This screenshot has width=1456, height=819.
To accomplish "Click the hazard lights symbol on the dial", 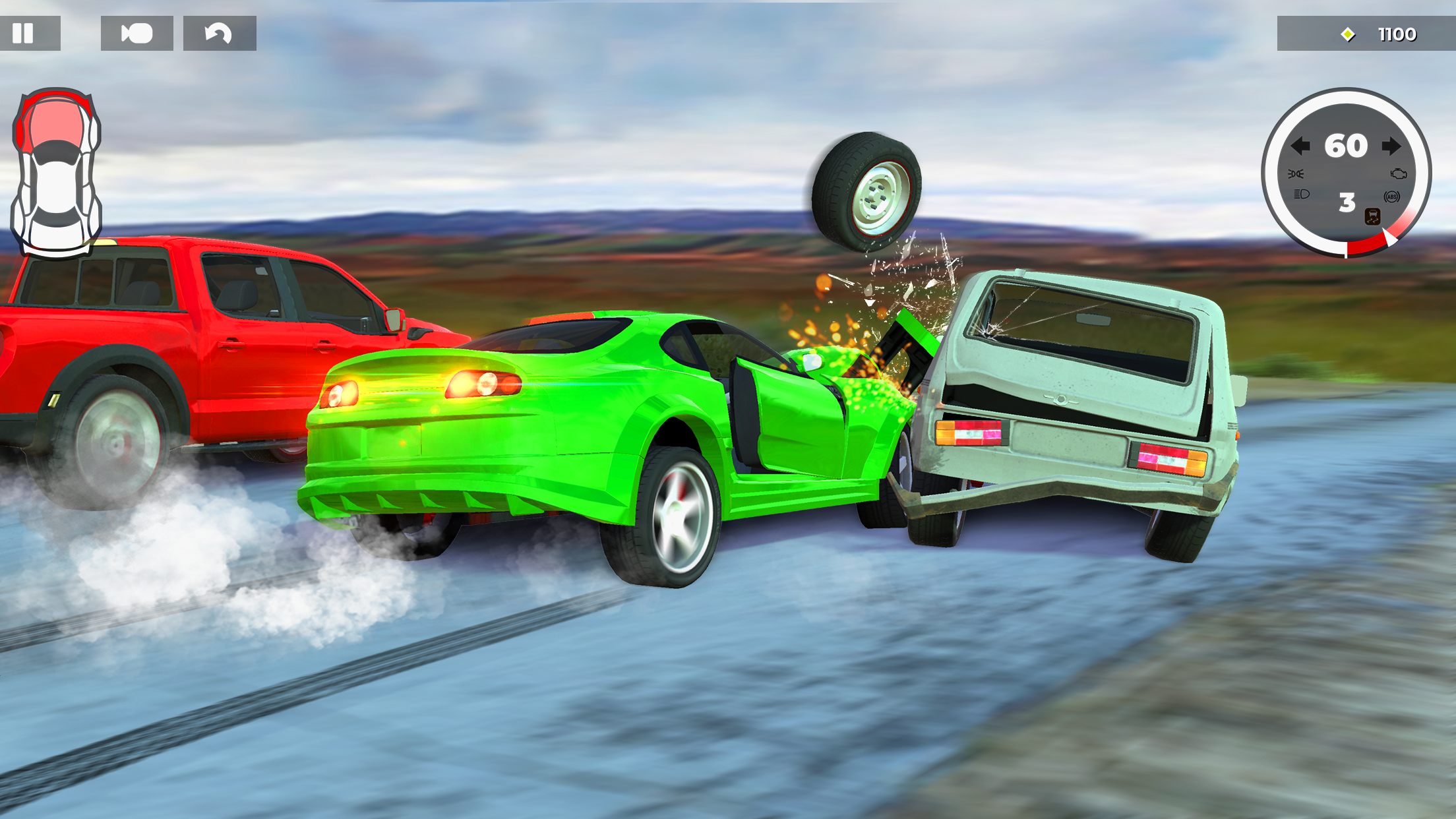I will coord(1297,174).
